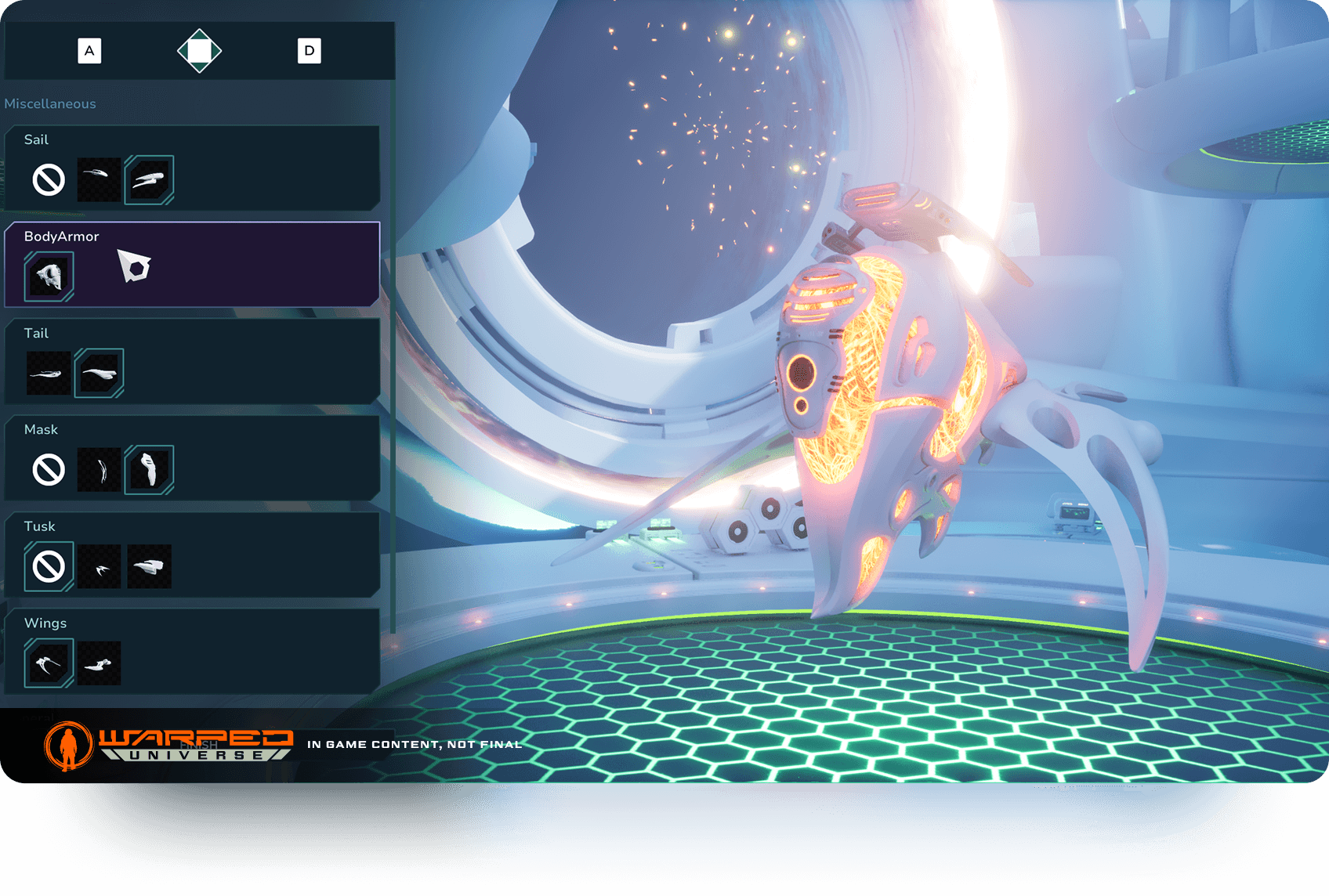1329x896 pixels.
Task: Select the thin curved Sail thumbnail
Action: [100, 180]
